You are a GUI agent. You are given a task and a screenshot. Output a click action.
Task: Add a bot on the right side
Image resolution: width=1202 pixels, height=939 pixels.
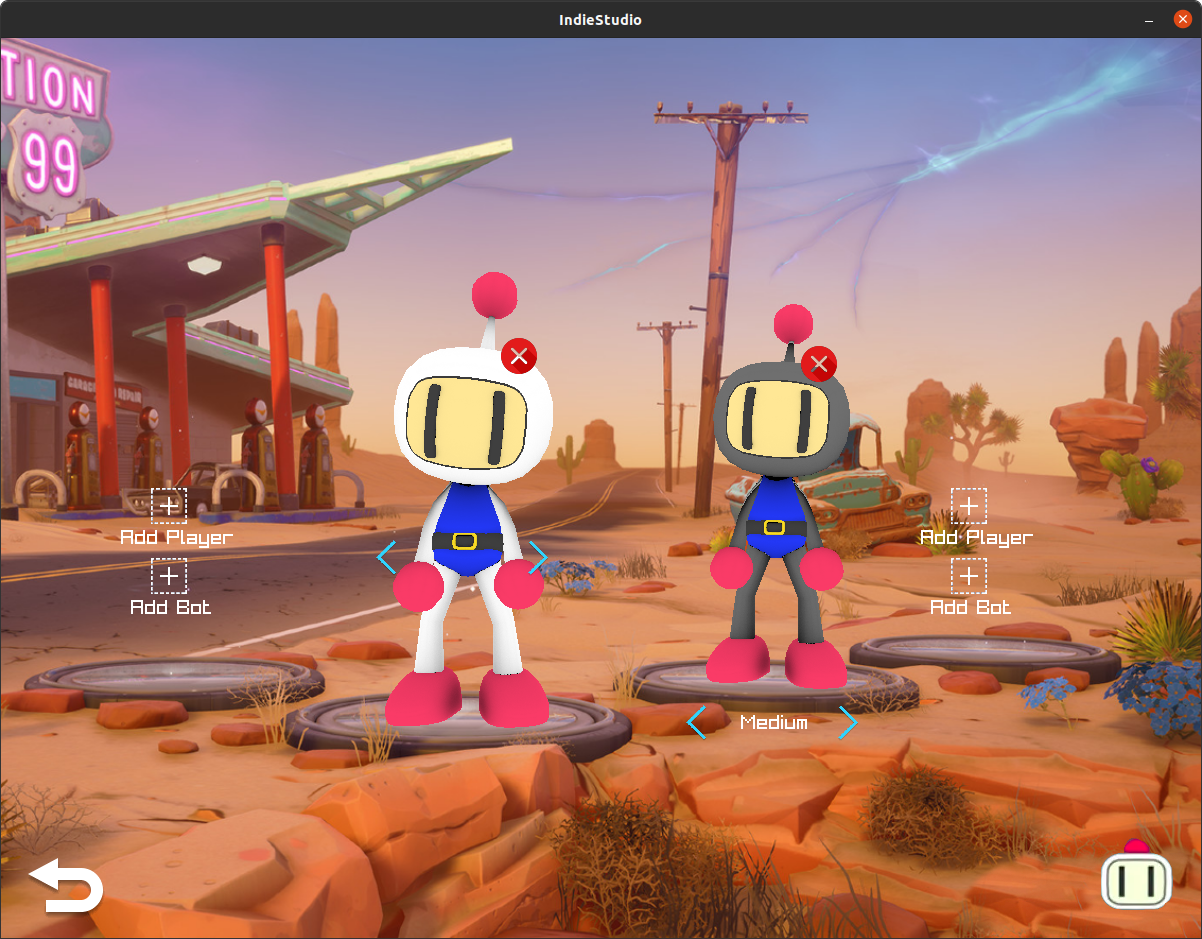[968, 576]
